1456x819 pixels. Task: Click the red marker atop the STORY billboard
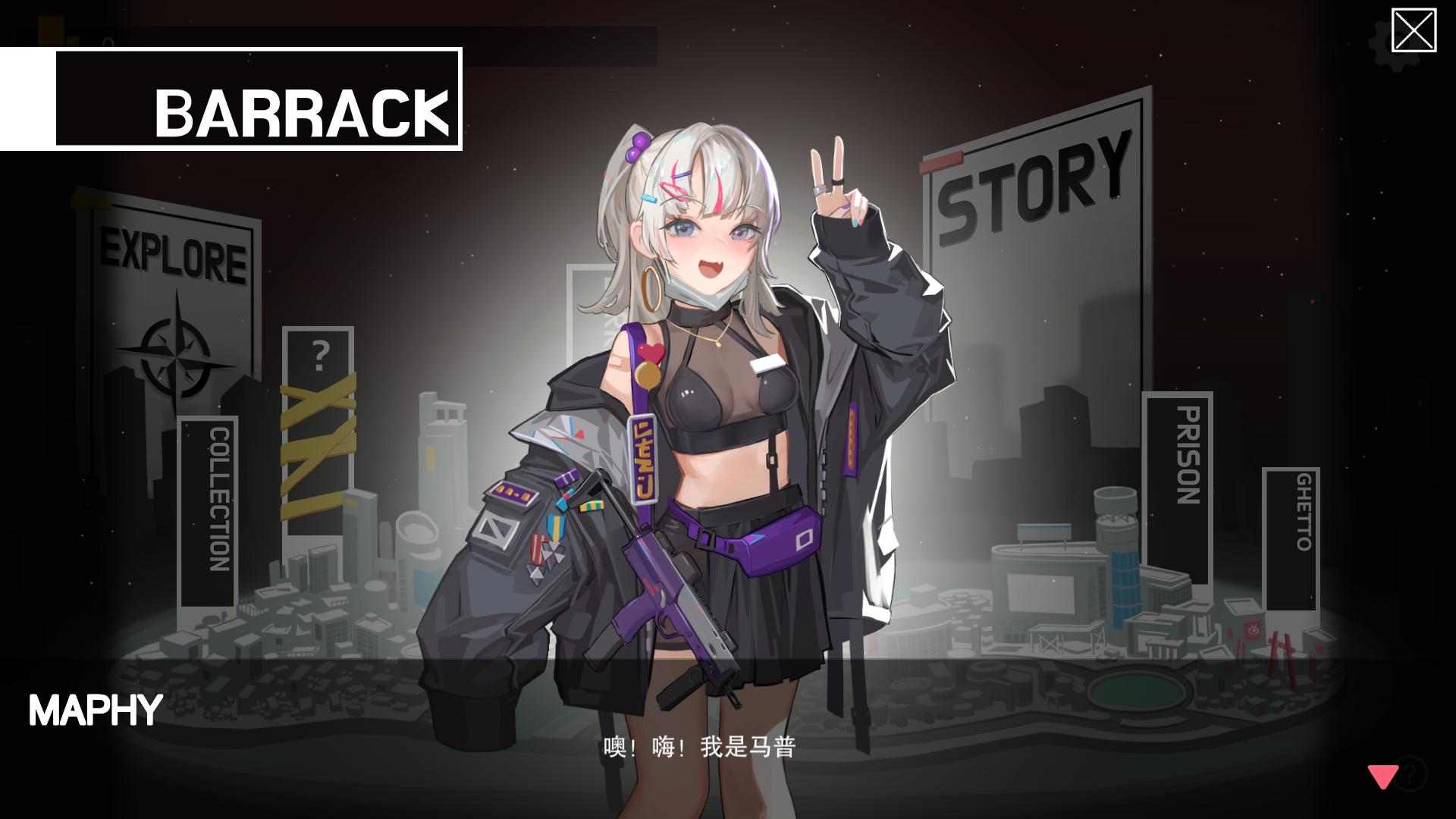click(940, 159)
